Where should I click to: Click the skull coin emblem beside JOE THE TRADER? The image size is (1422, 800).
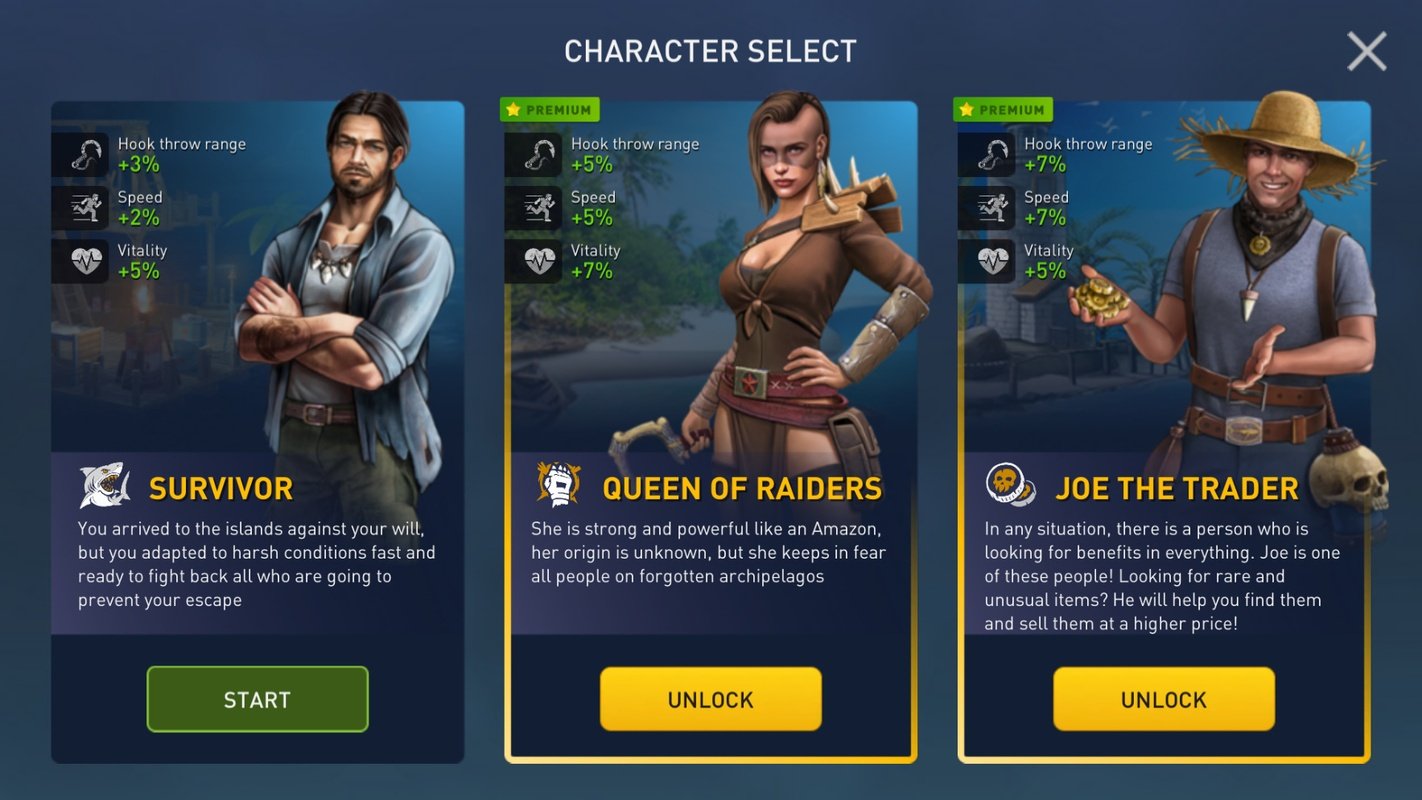click(x=1010, y=485)
